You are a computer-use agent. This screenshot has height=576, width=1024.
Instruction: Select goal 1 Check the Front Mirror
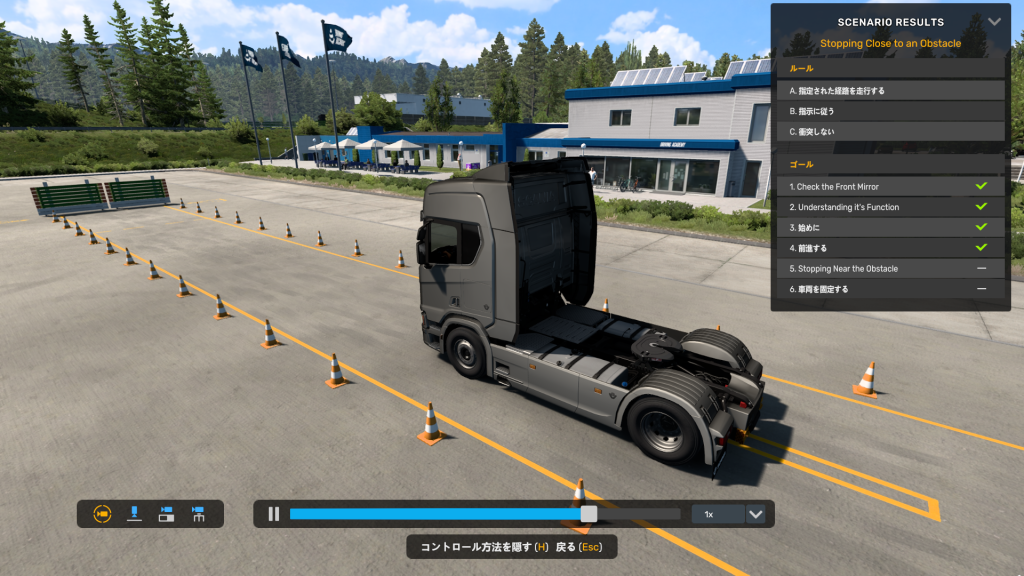[x=890, y=187]
